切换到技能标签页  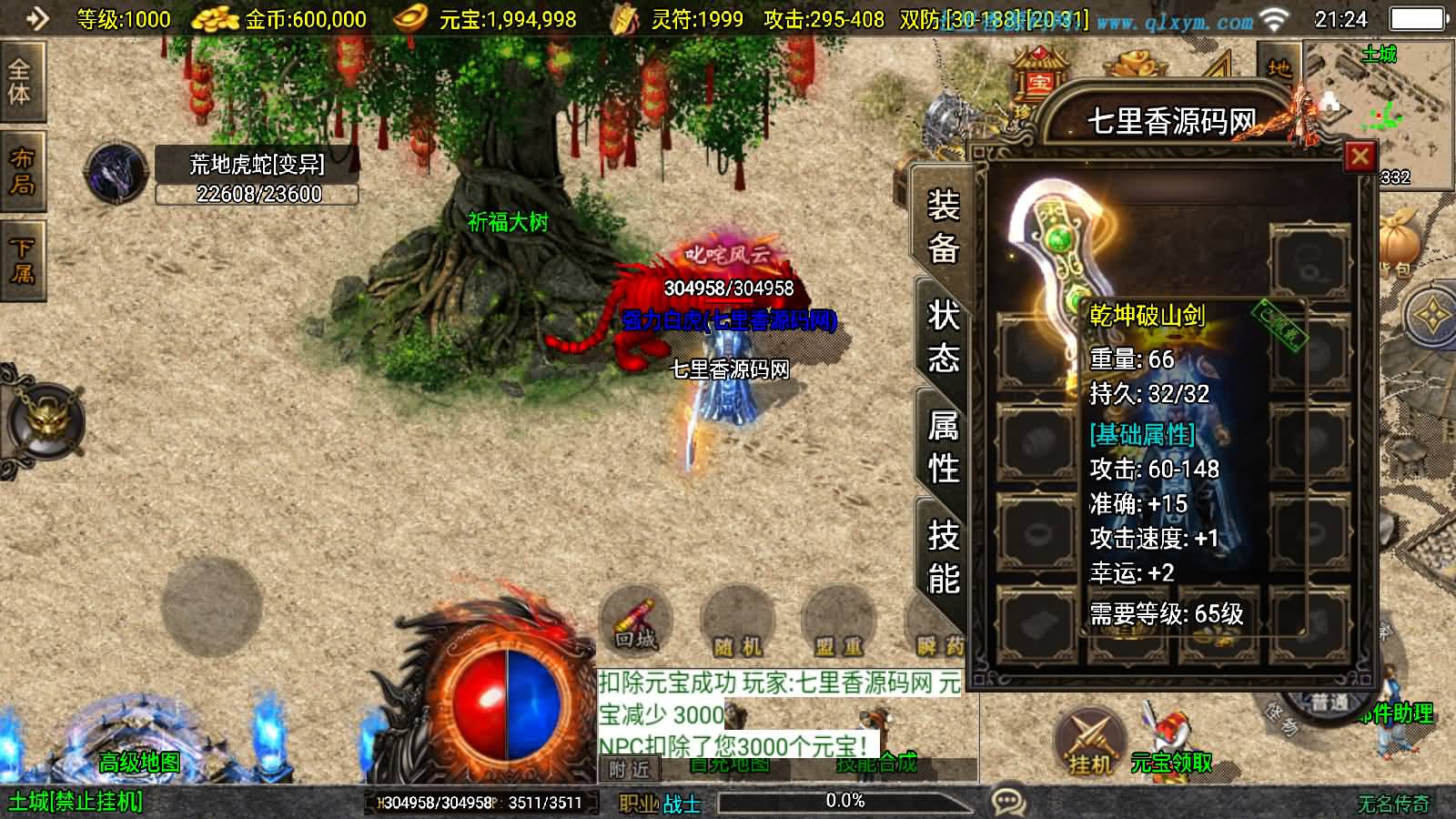(x=944, y=555)
